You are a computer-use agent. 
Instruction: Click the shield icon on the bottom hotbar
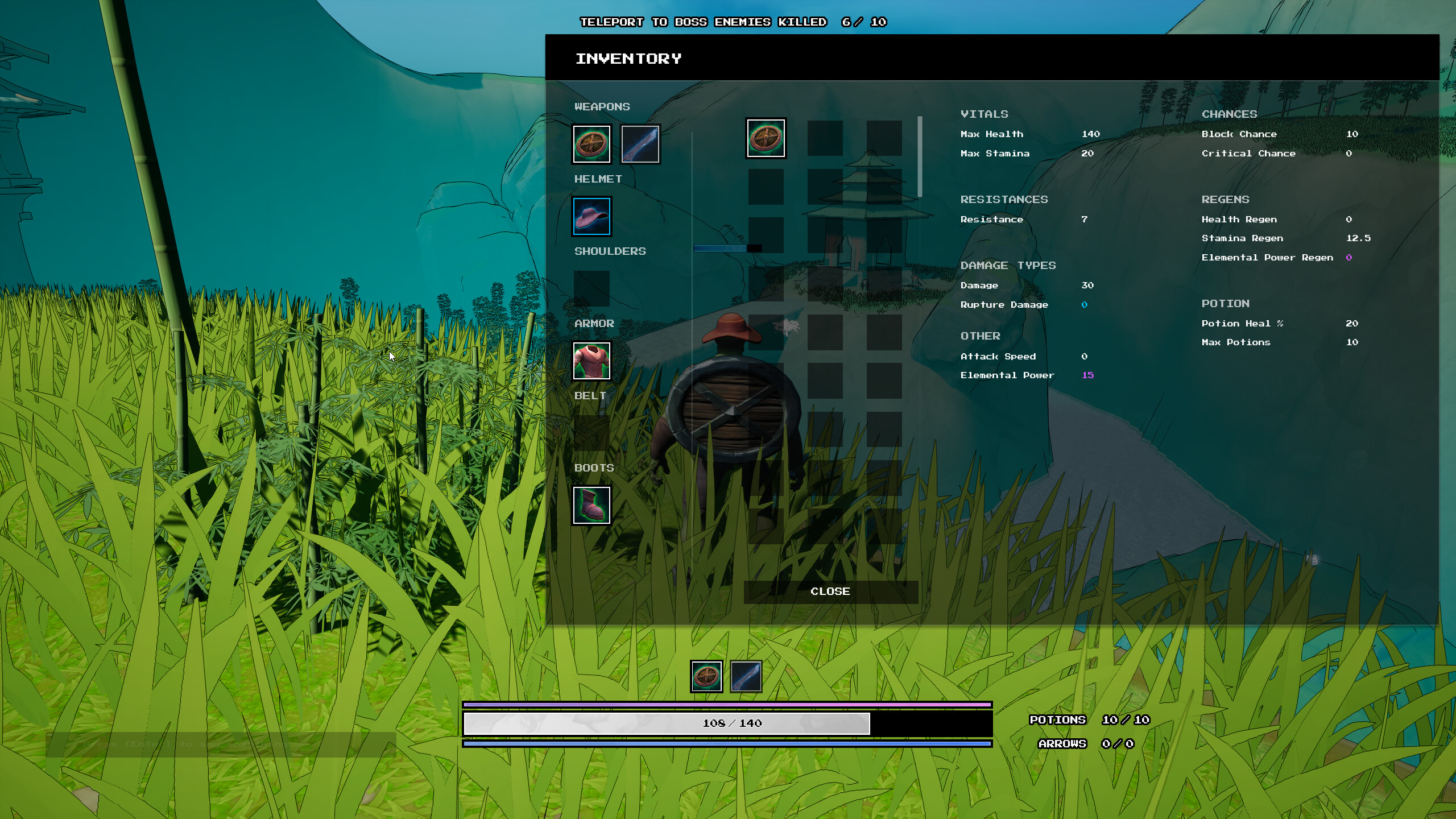tap(707, 677)
